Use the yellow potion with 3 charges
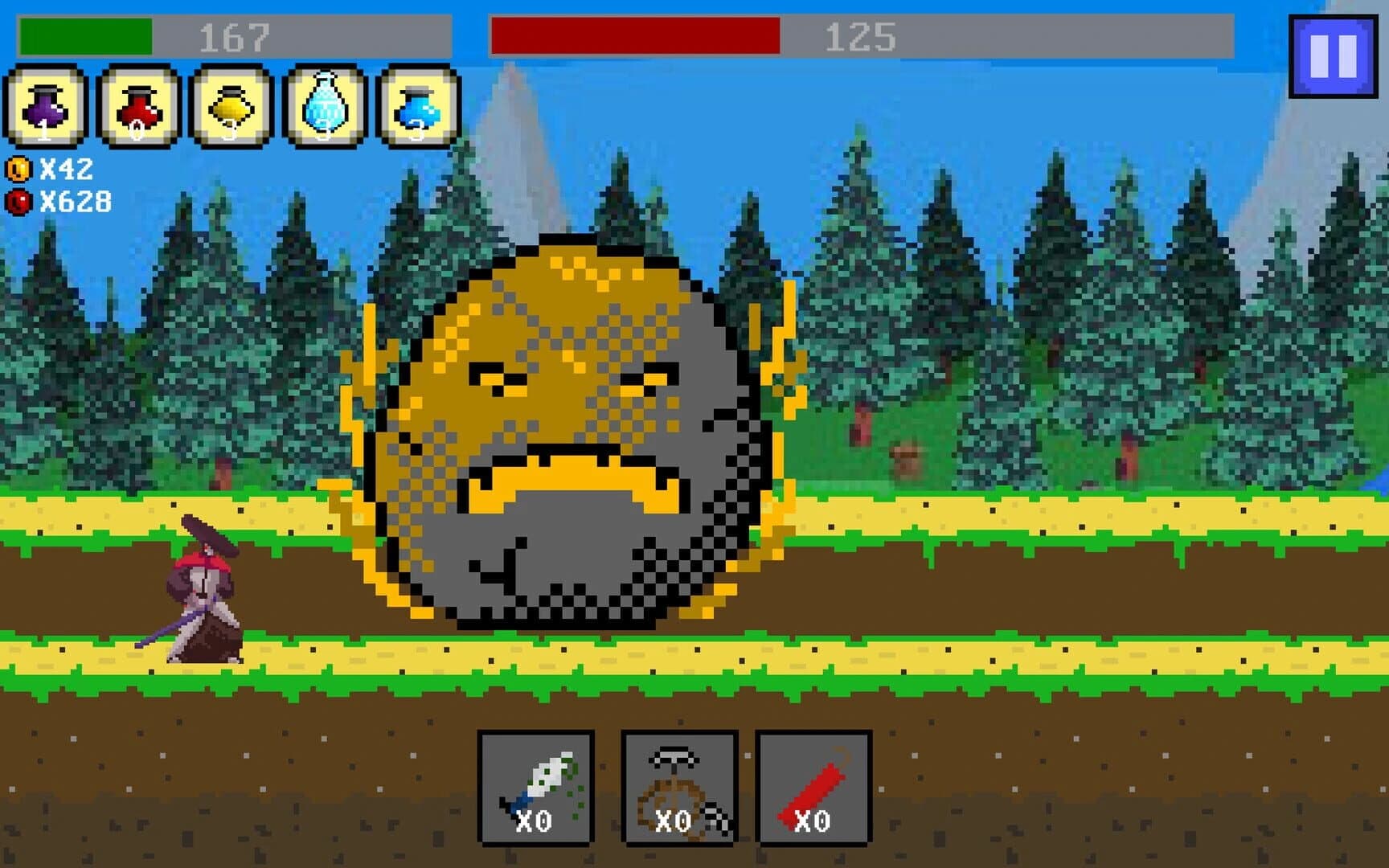The width and height of the screenshot is (1389, 868). [x=227, y=108]
